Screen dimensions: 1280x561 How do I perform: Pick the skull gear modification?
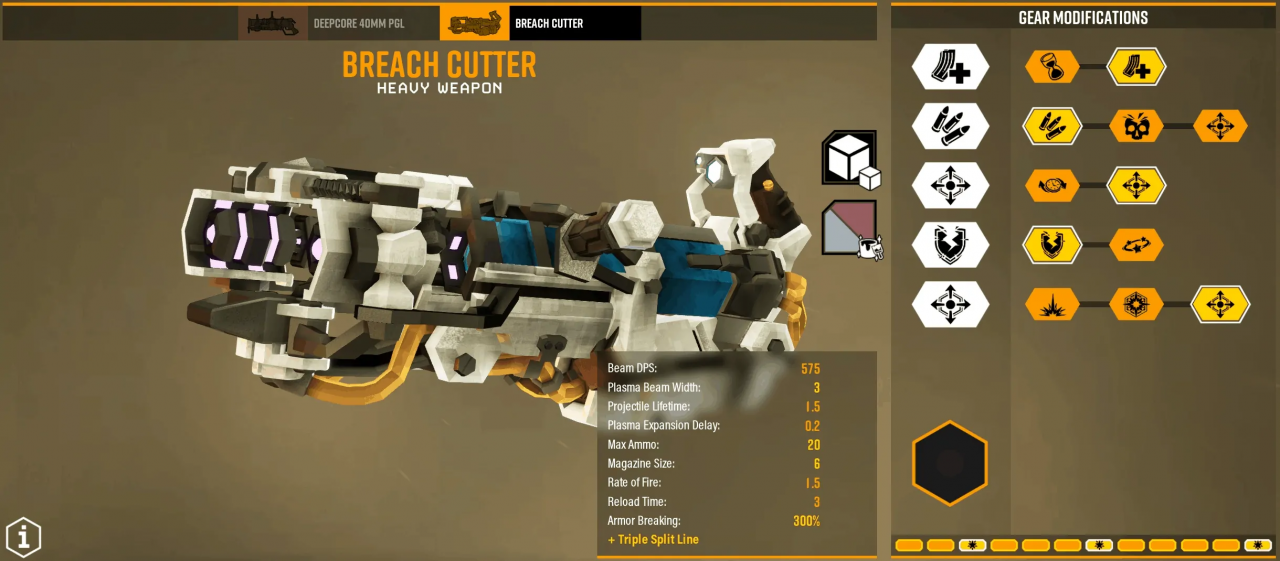[1136, 126]
